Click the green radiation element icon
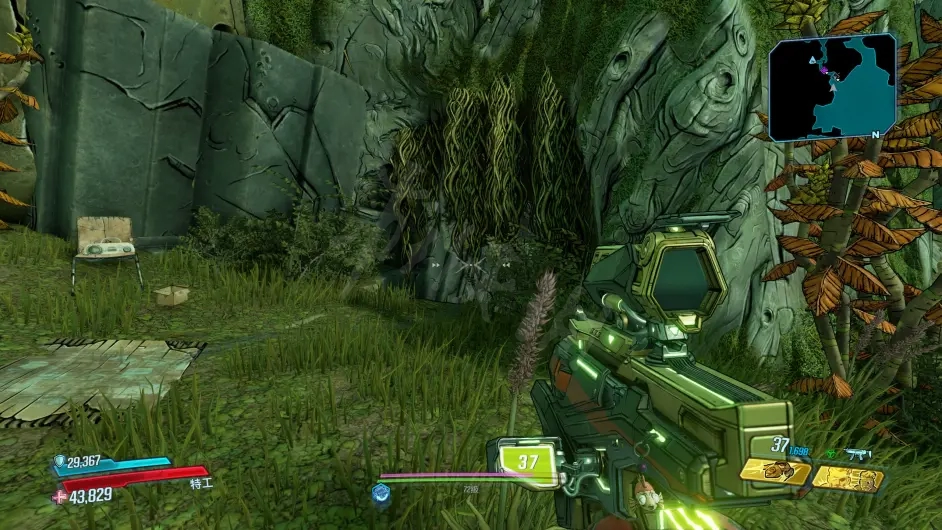Viewport: 942px width, 530px height. point(831,455)
